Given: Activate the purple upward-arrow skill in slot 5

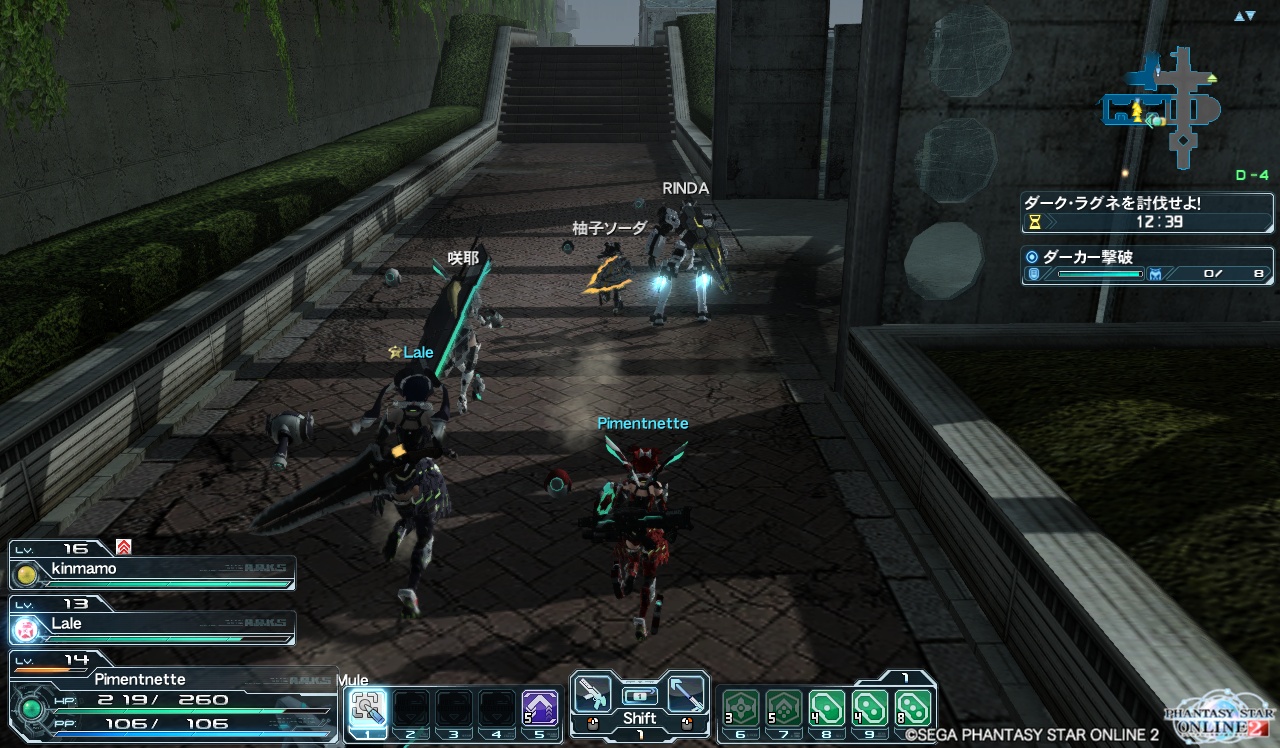Looking at the screenshot, I should [x=540, y=709].
